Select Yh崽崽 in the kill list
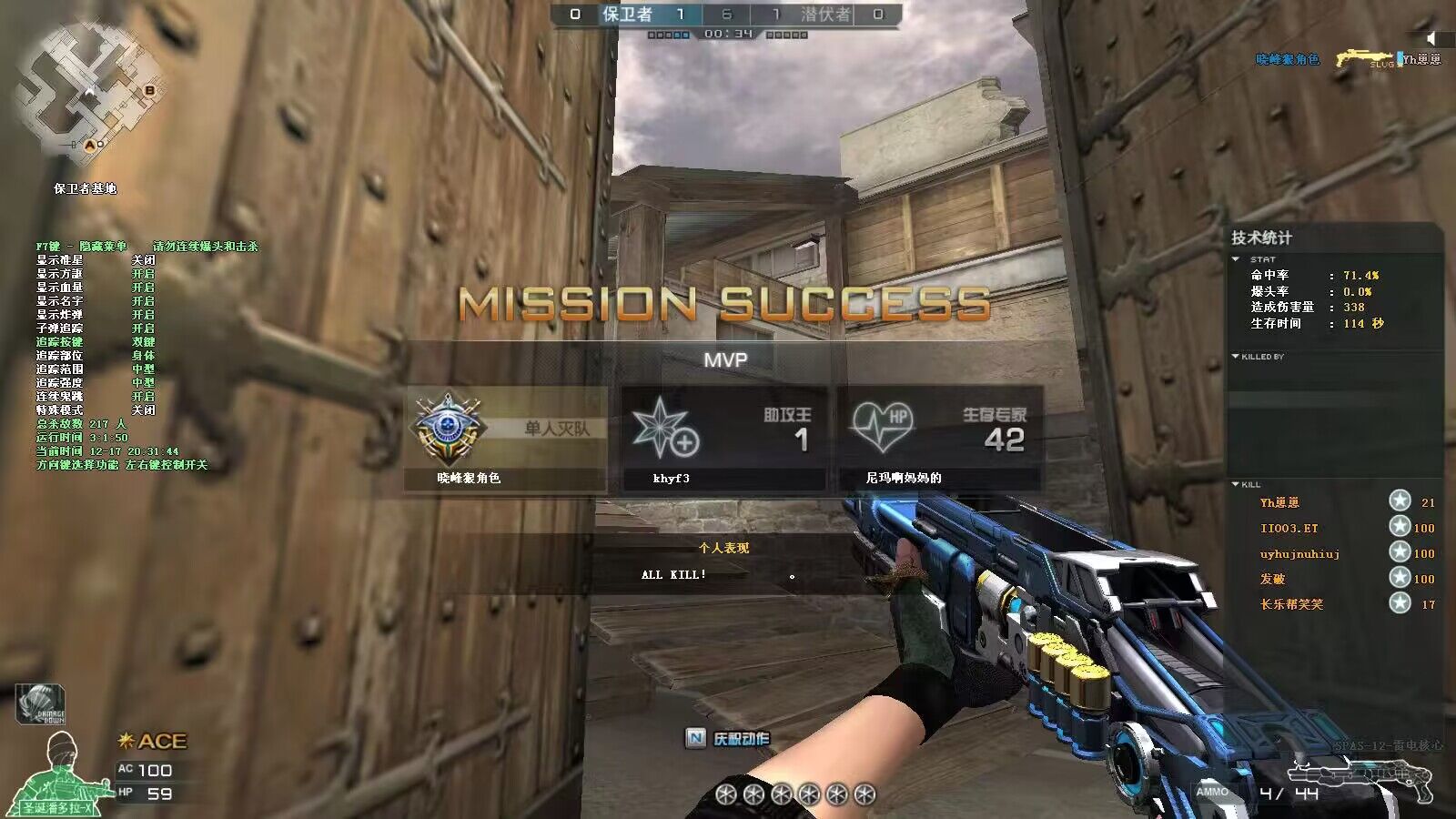The height and width of the screenshot is (819, 1456). click(1279, 502)
